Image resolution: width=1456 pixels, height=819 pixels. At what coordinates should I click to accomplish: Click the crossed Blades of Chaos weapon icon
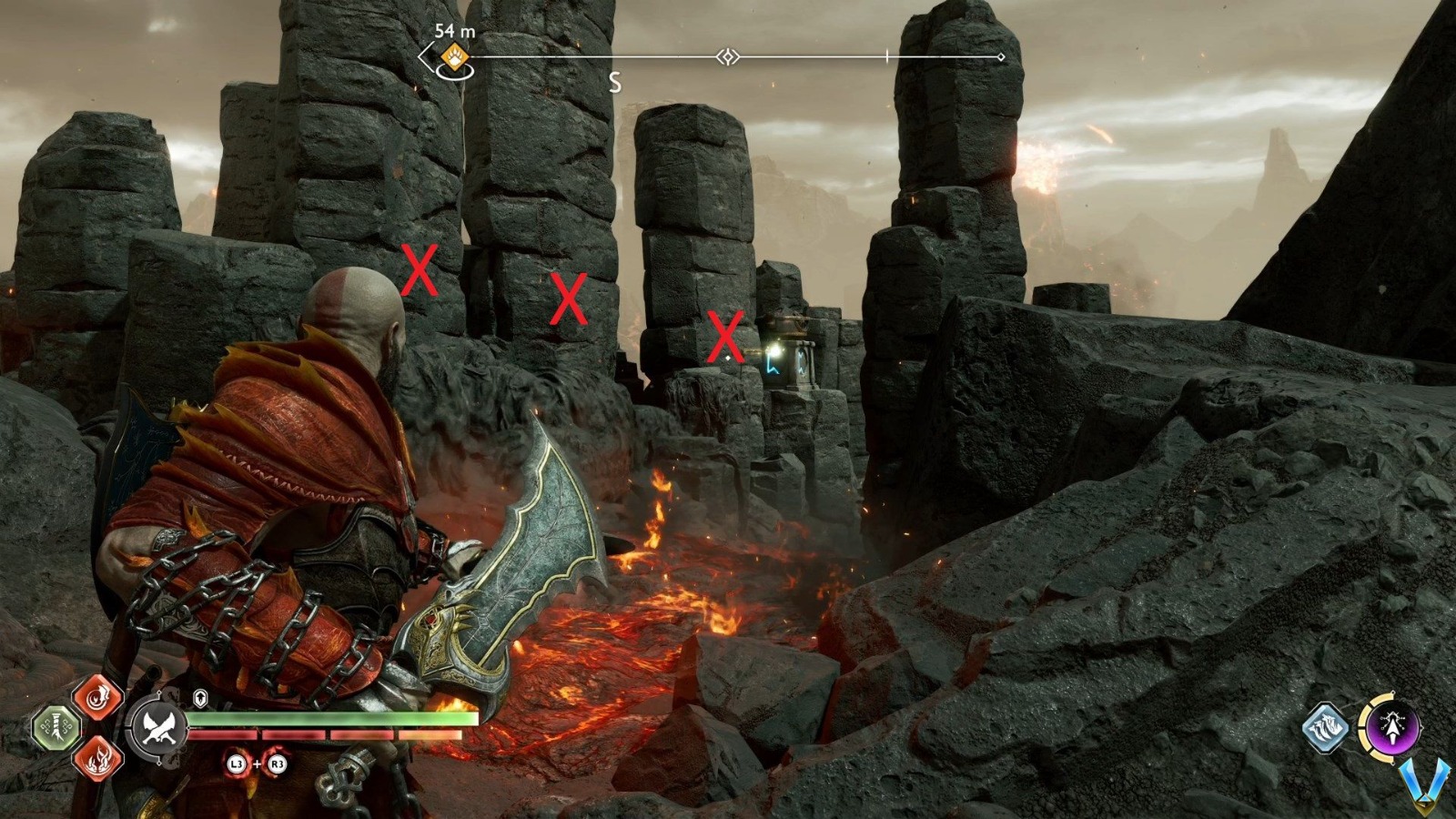point(156,727)
